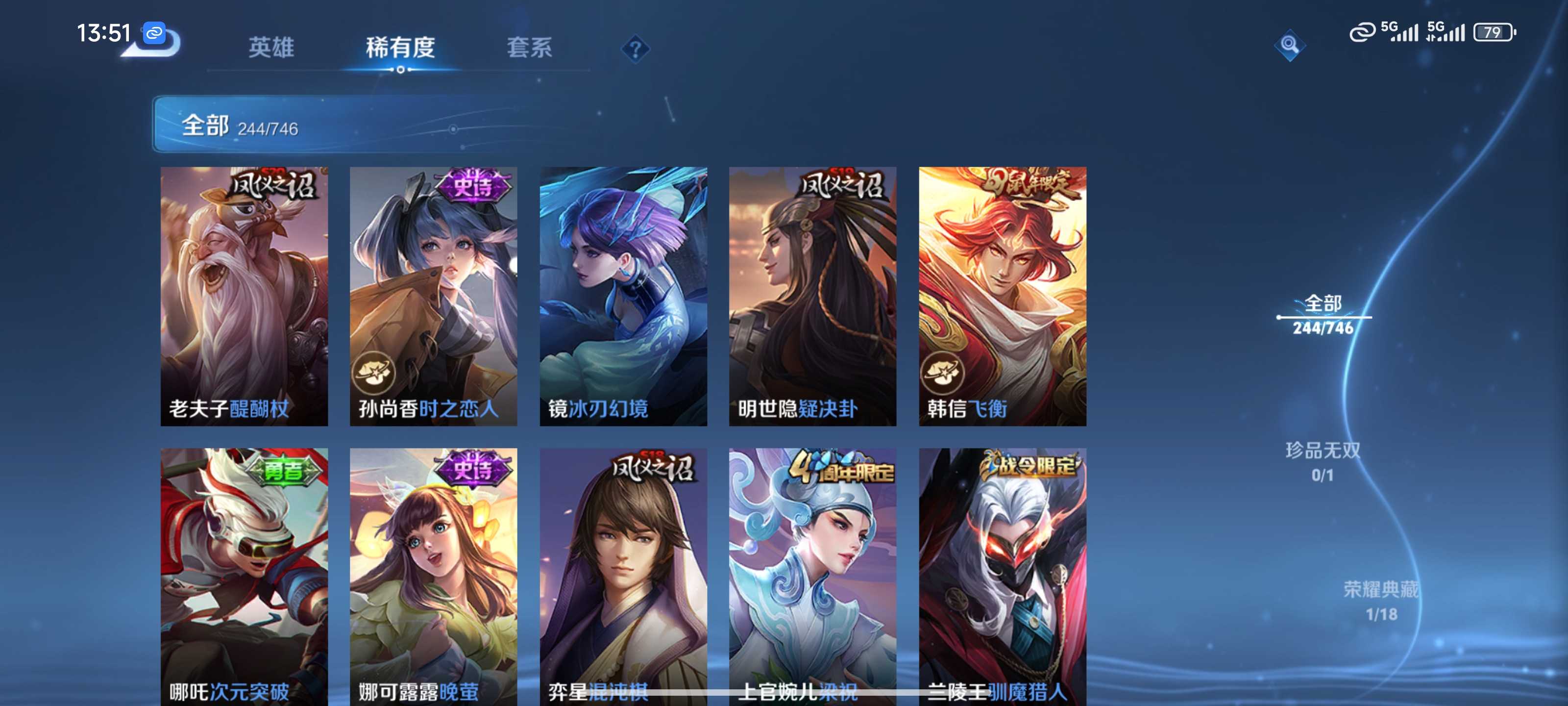This screenshot has width=1568, height=706.
Task: View 镜 冰刃幻境 skin card
Action: [x=623, y=296]
